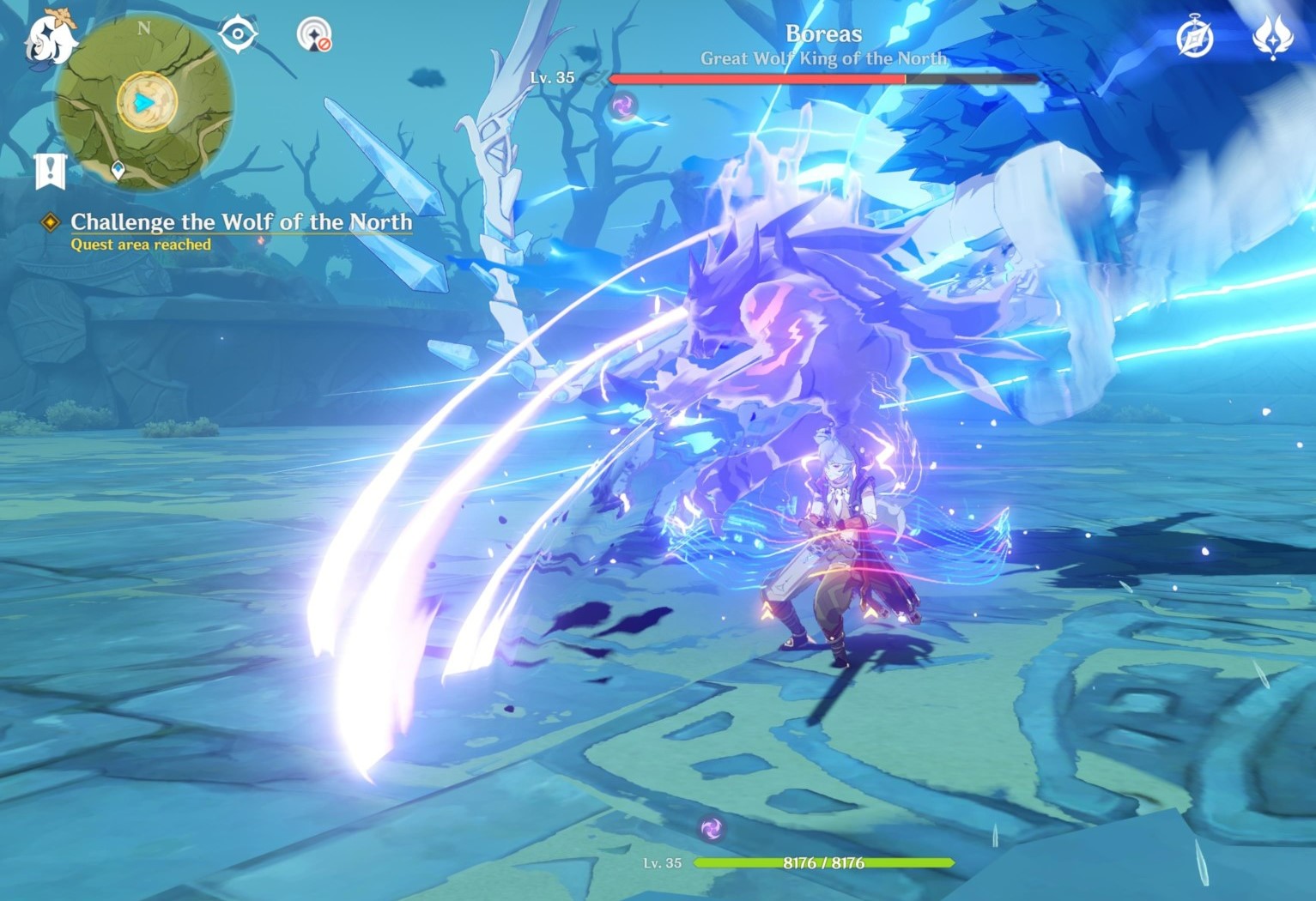This screenshot has height=901, width=1316.
Task: Click the Anemo orb icon above Boreas
Action: click(623, 106)
